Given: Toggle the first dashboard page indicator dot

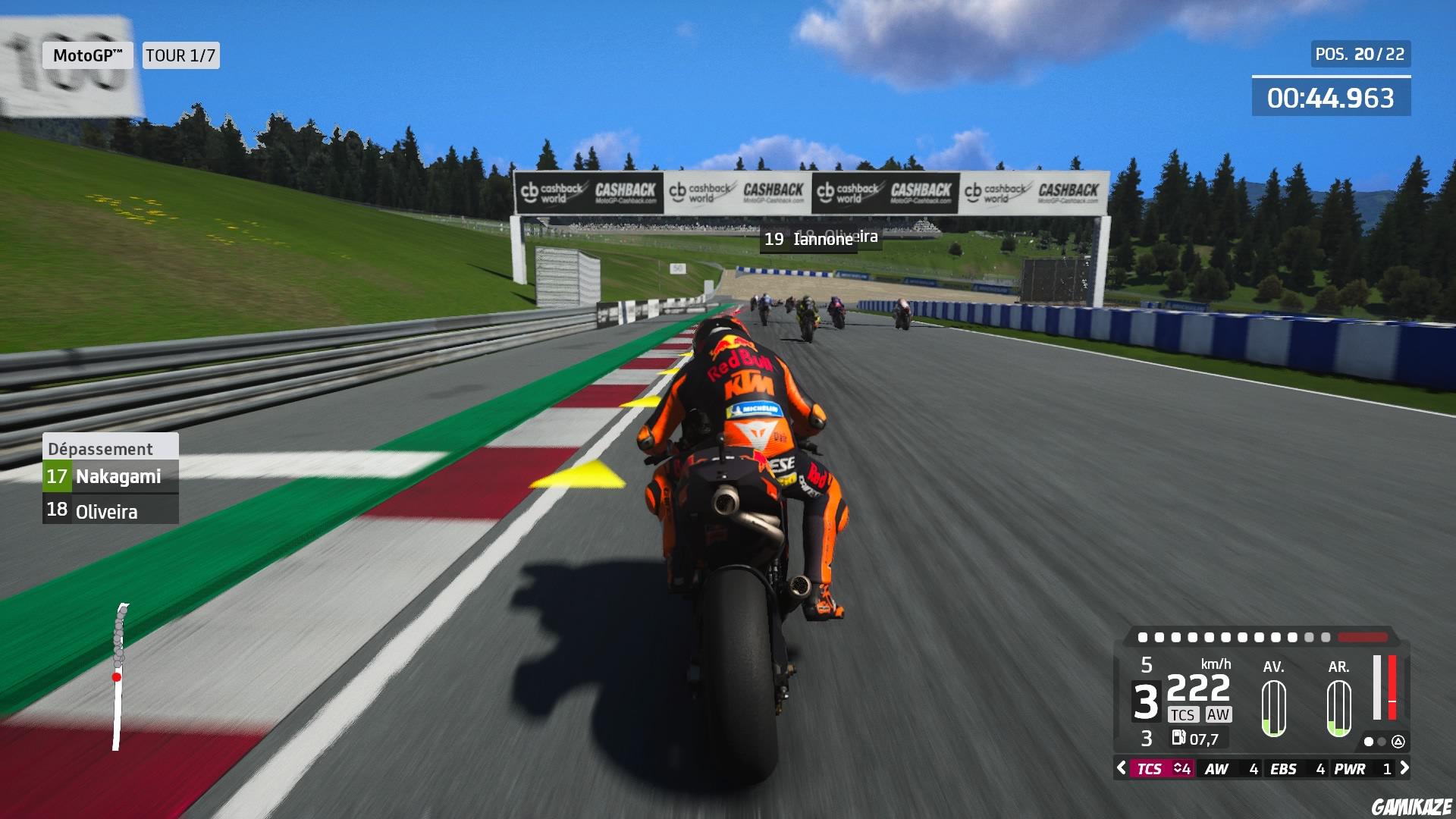Looking at the screenshot, I should [1368, 742].
